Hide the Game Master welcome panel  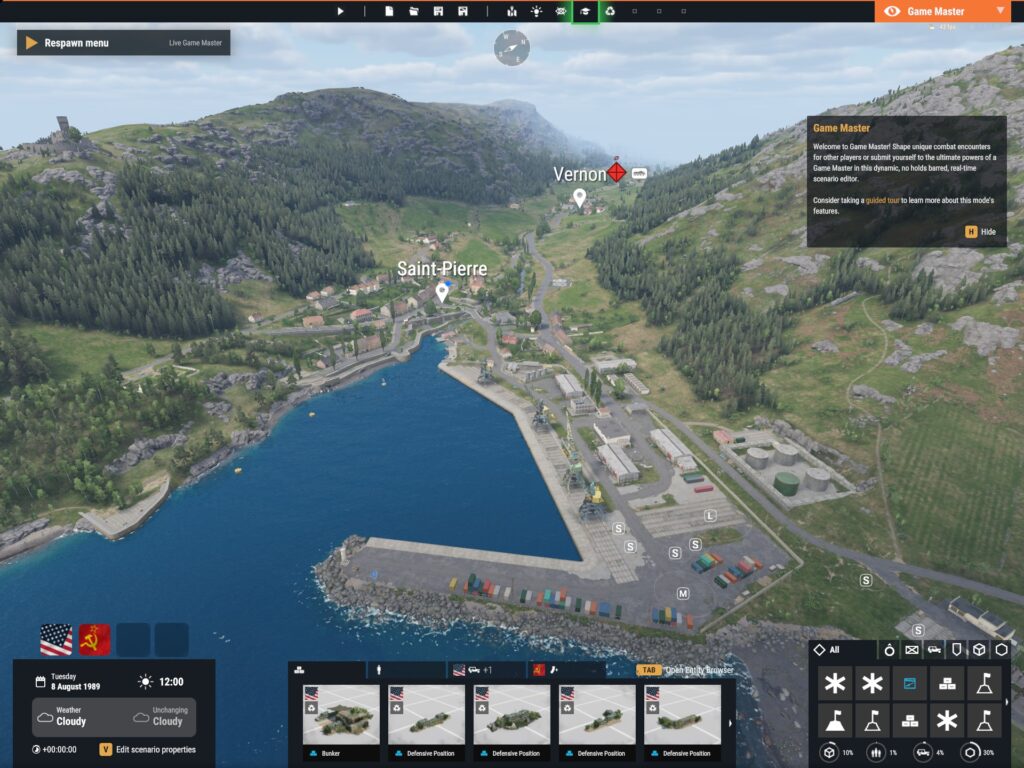981,231
